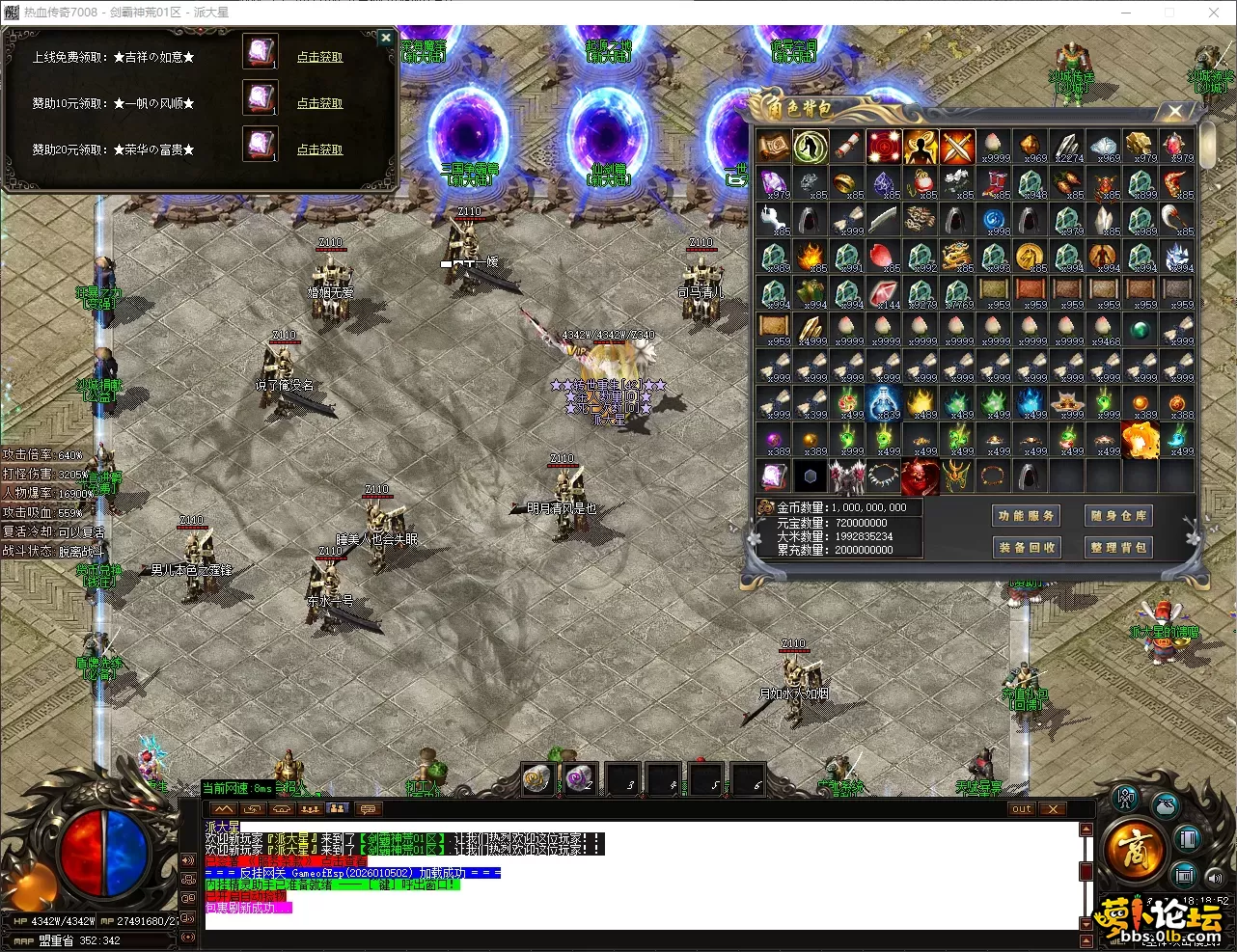Screen dimensions: 1237x952
Task: Click the 装备回收 equipment recycle button
Action: click(x=1027, y=547)
